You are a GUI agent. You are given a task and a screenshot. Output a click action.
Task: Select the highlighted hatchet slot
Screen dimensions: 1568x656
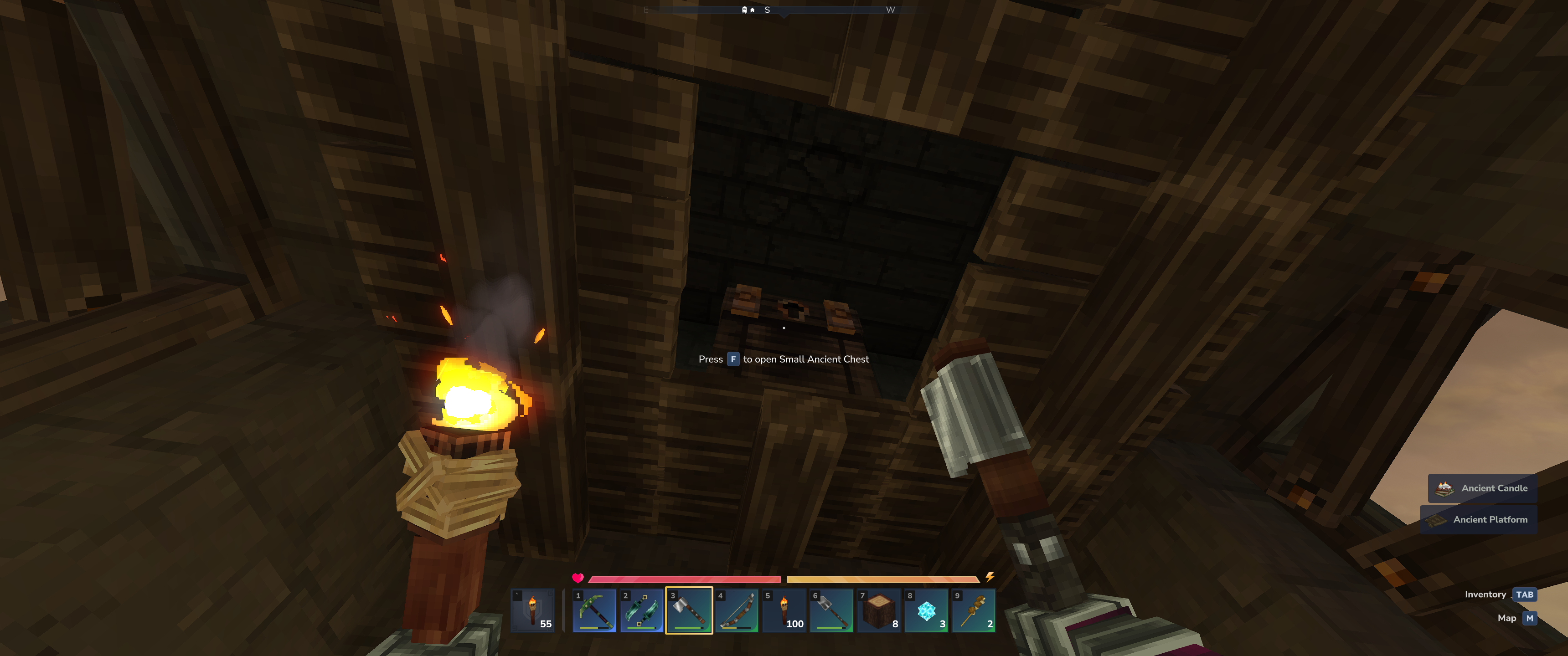(689, 610)
